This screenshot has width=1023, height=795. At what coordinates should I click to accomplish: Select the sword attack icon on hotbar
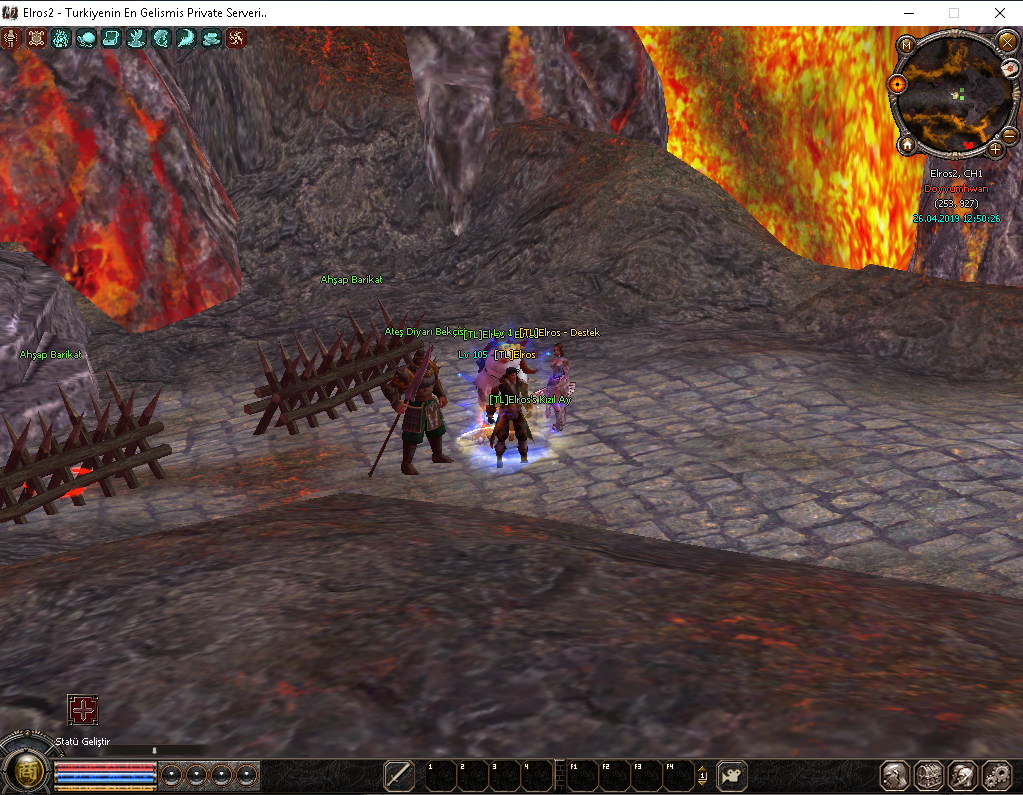point(400,776)
